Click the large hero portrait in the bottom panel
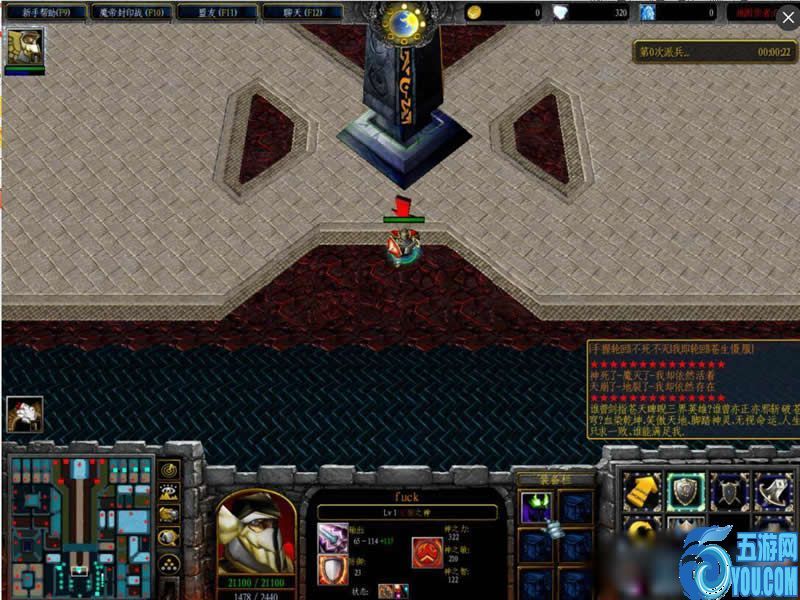 pos(256,532)
